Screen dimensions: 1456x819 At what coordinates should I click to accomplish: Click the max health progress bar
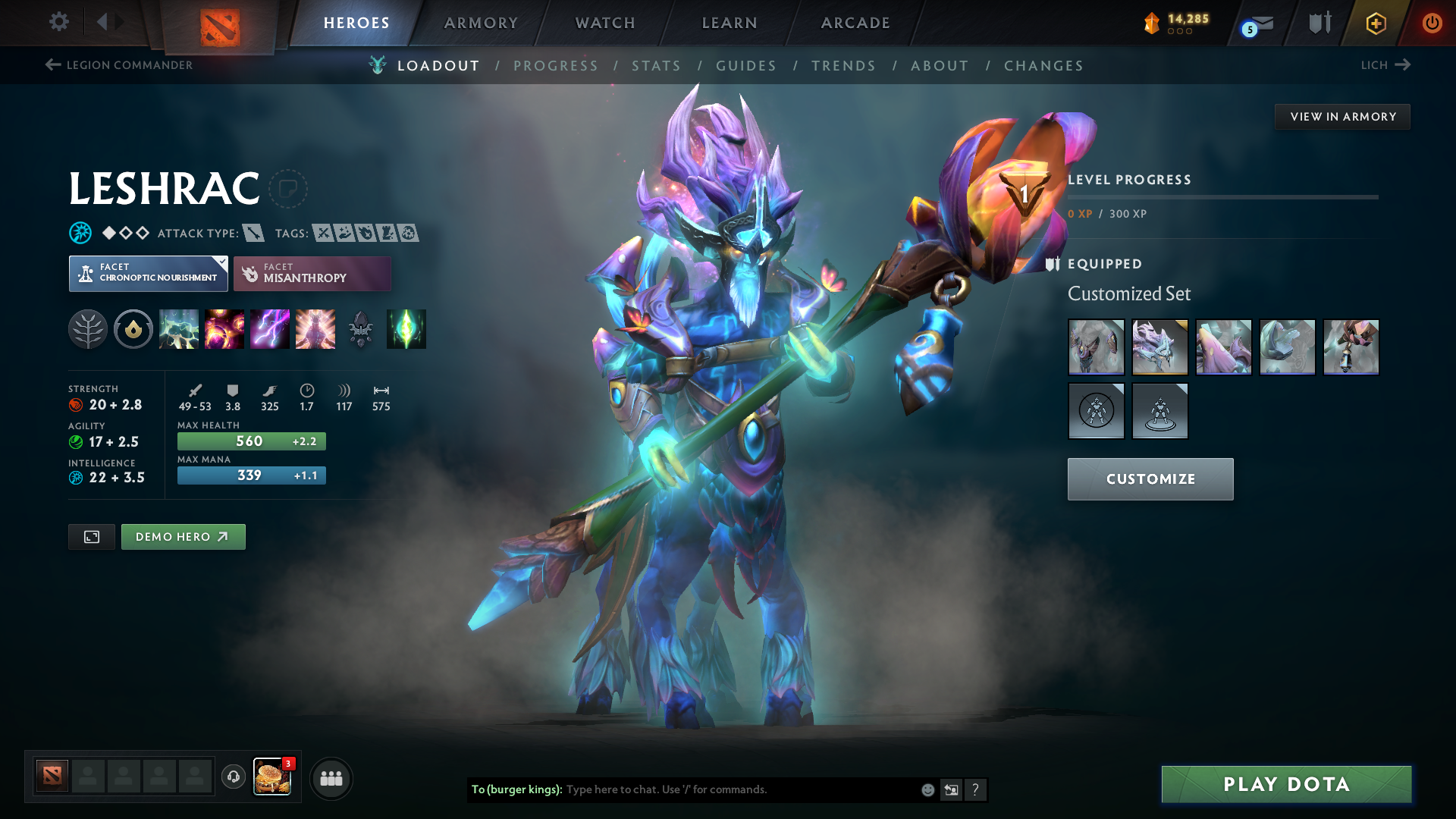251,441
